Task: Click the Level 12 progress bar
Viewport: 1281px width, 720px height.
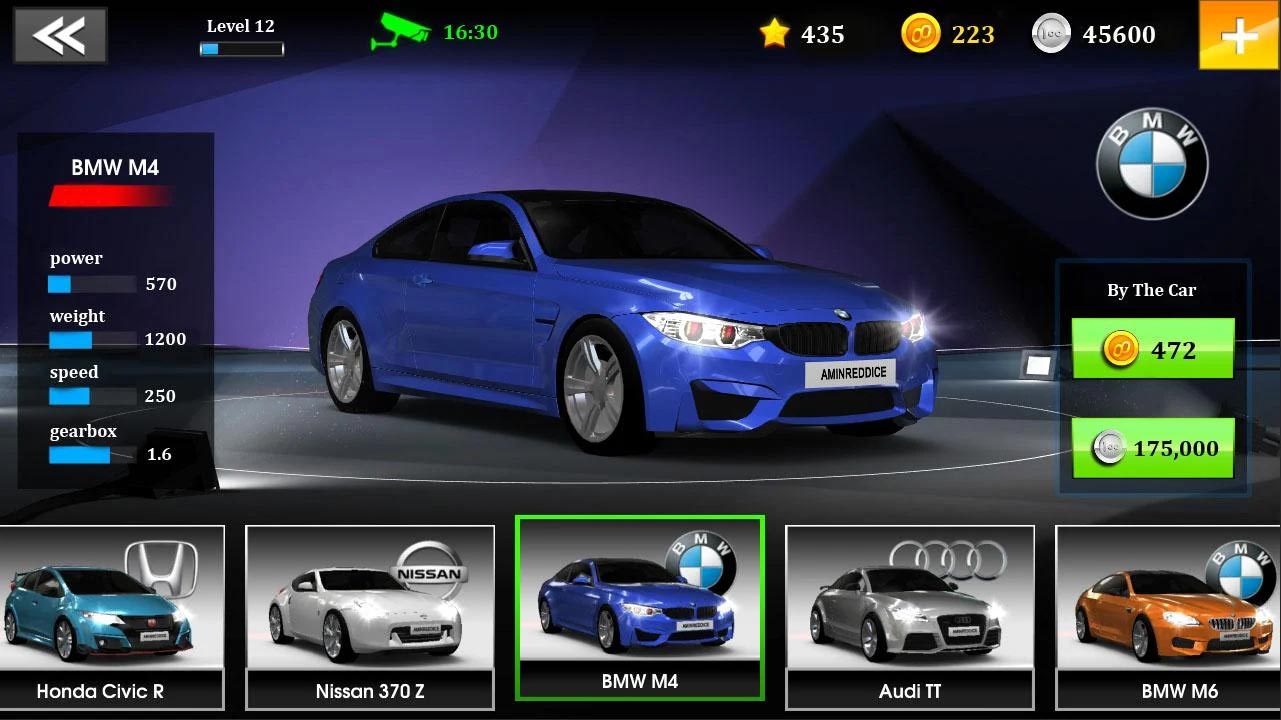Action: pos(240,47)
